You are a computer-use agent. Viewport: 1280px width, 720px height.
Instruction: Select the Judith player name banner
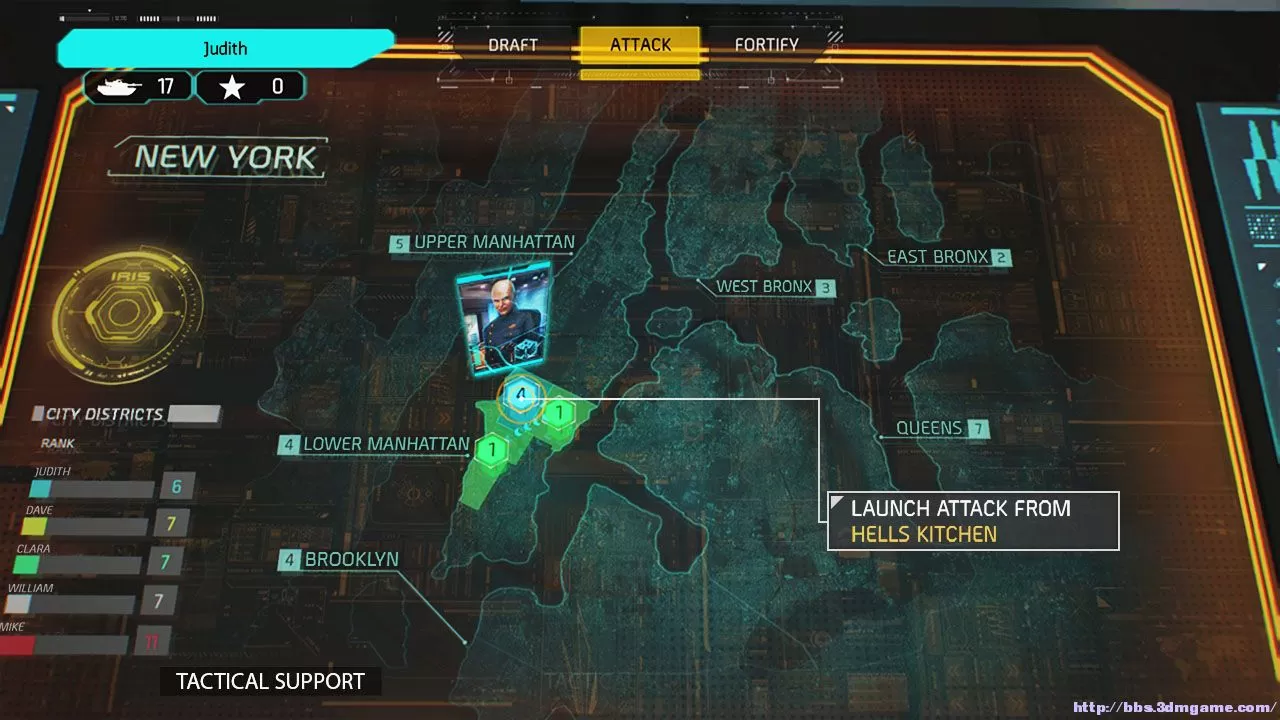pyautogui.click(x=225, y=48)
